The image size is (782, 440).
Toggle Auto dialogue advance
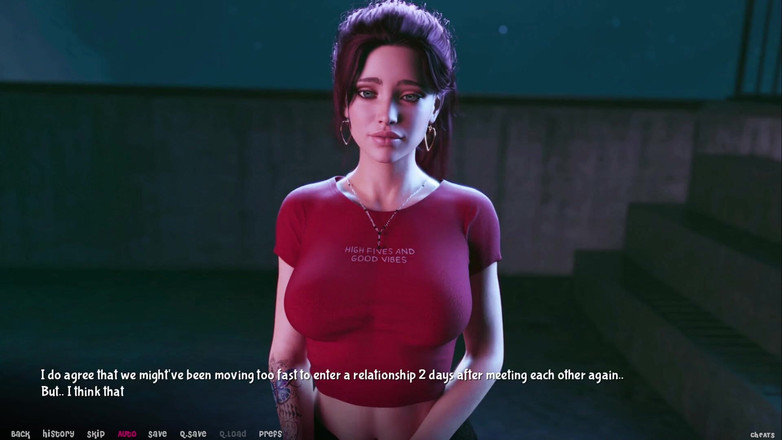tap(127, 434)
